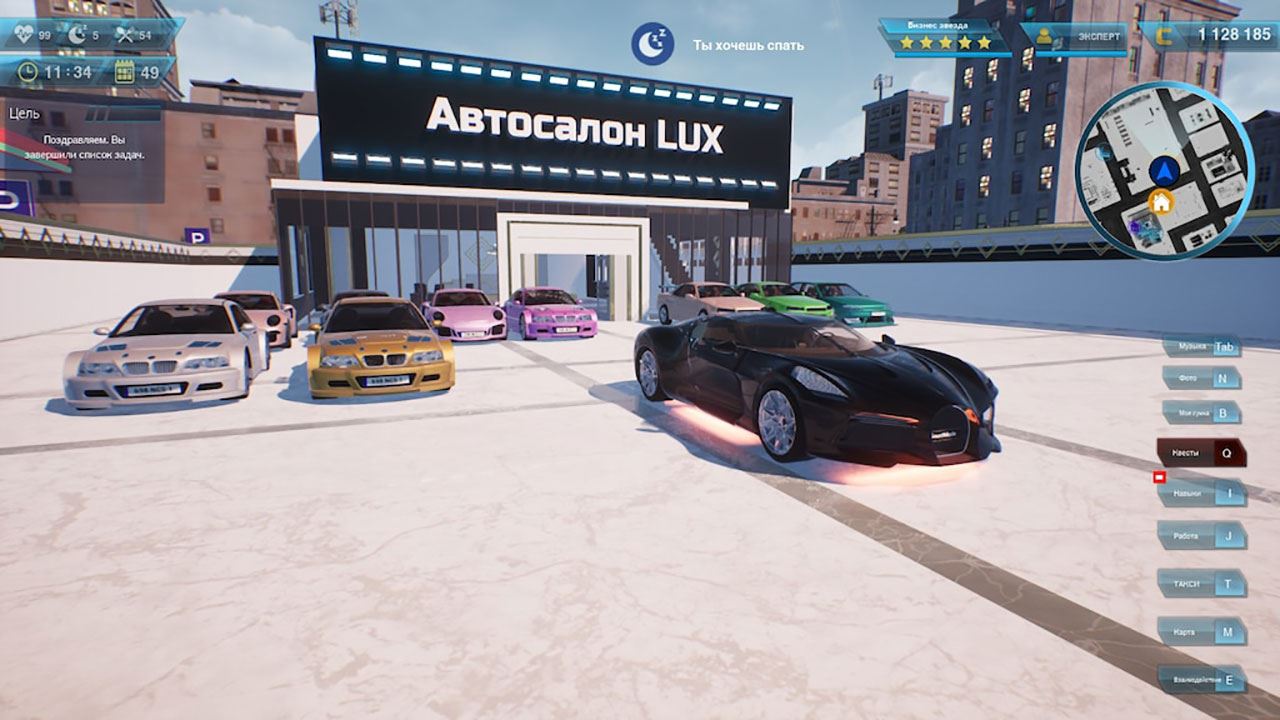Open the Навыки skills menu
Screen dimensions: 1280x720
pyautogui.click(x=1202, y=493)
